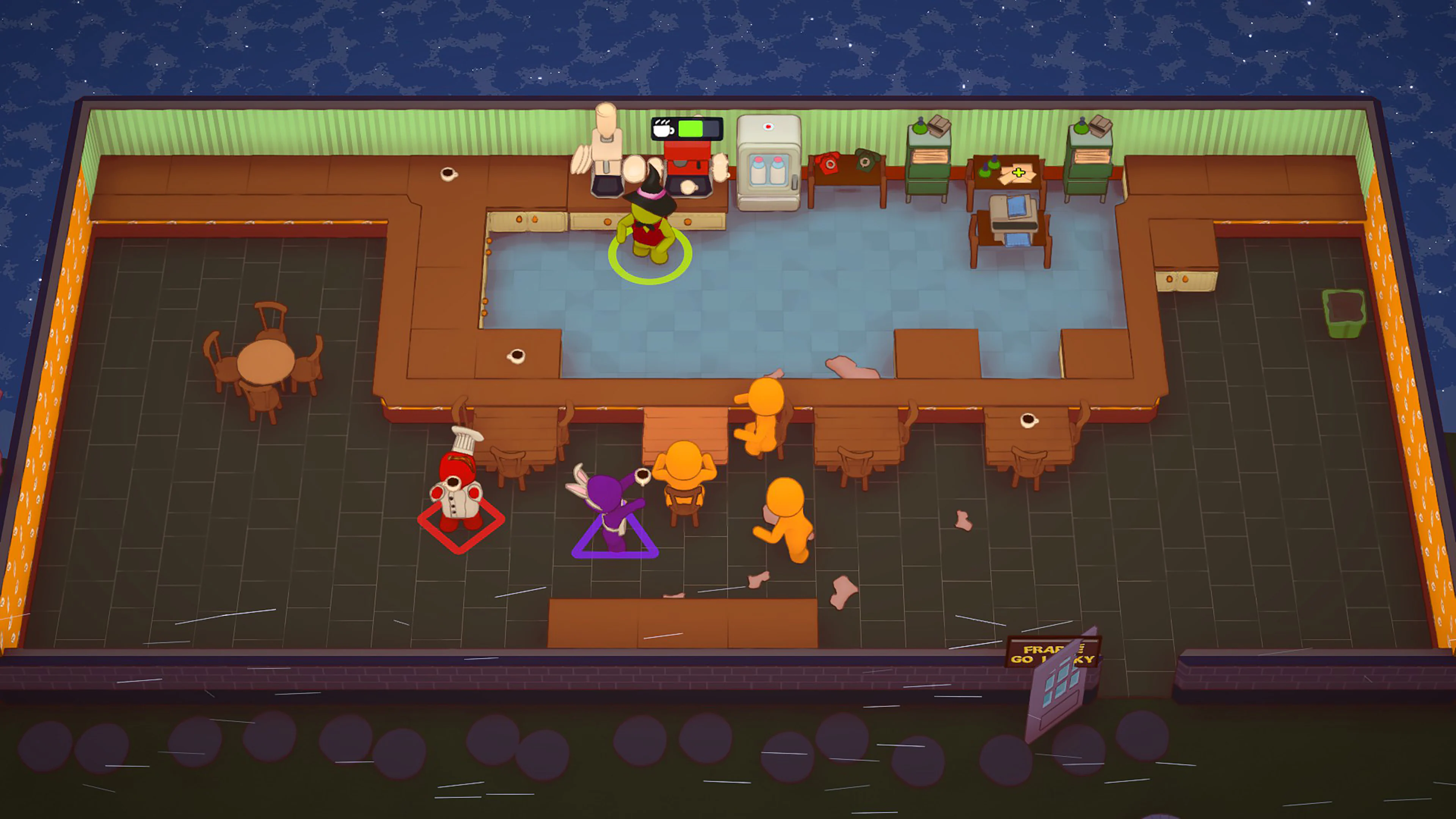The width and height of the screenshot is (1456, 819).
Task: Click the green bottle on top of the oven
Action: pos(920,128)
